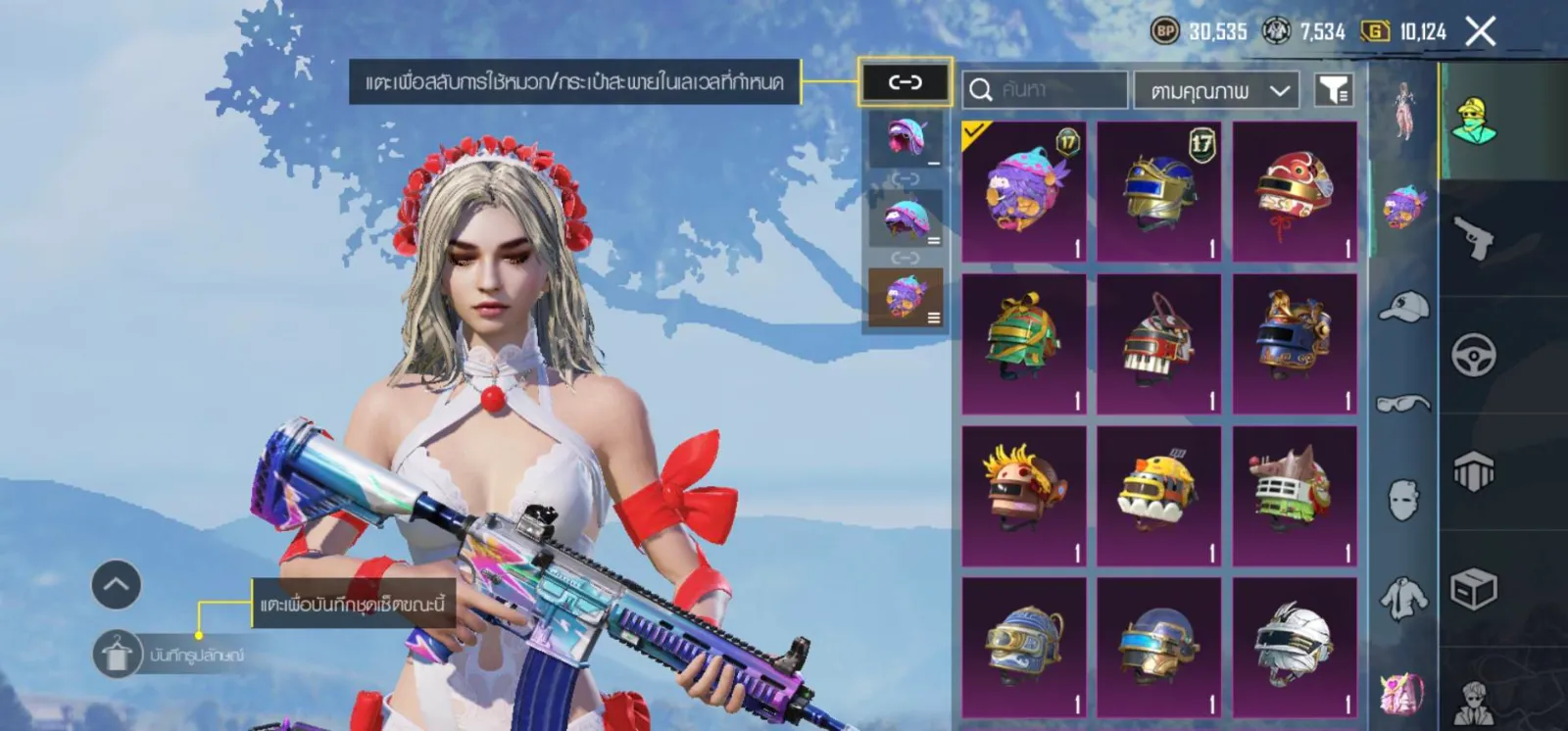
Task: Open the pistol weapons tab
Action: [1474, 238]
